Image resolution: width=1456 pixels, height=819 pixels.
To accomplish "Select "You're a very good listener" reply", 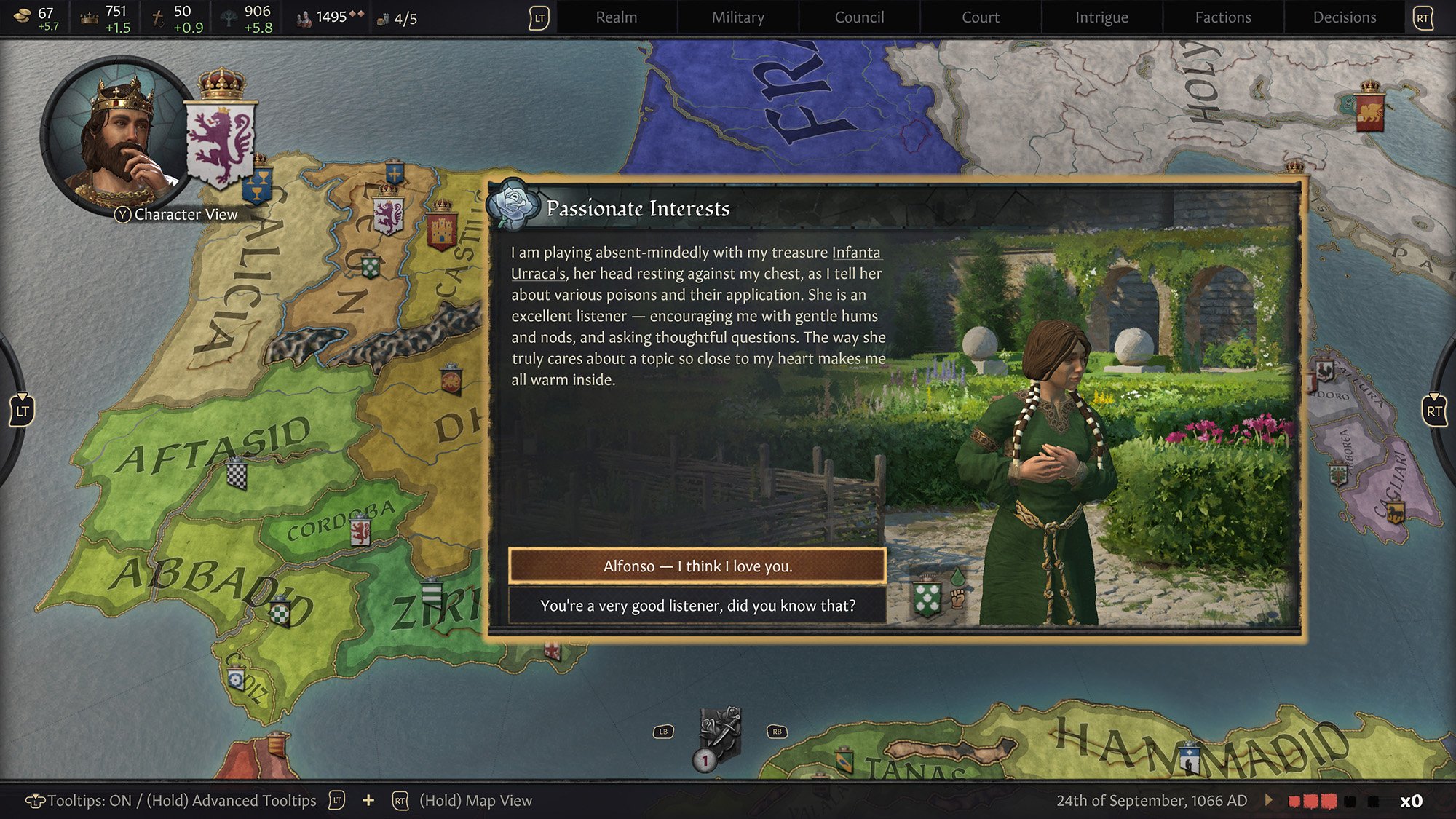I will [x=697, y=606].
